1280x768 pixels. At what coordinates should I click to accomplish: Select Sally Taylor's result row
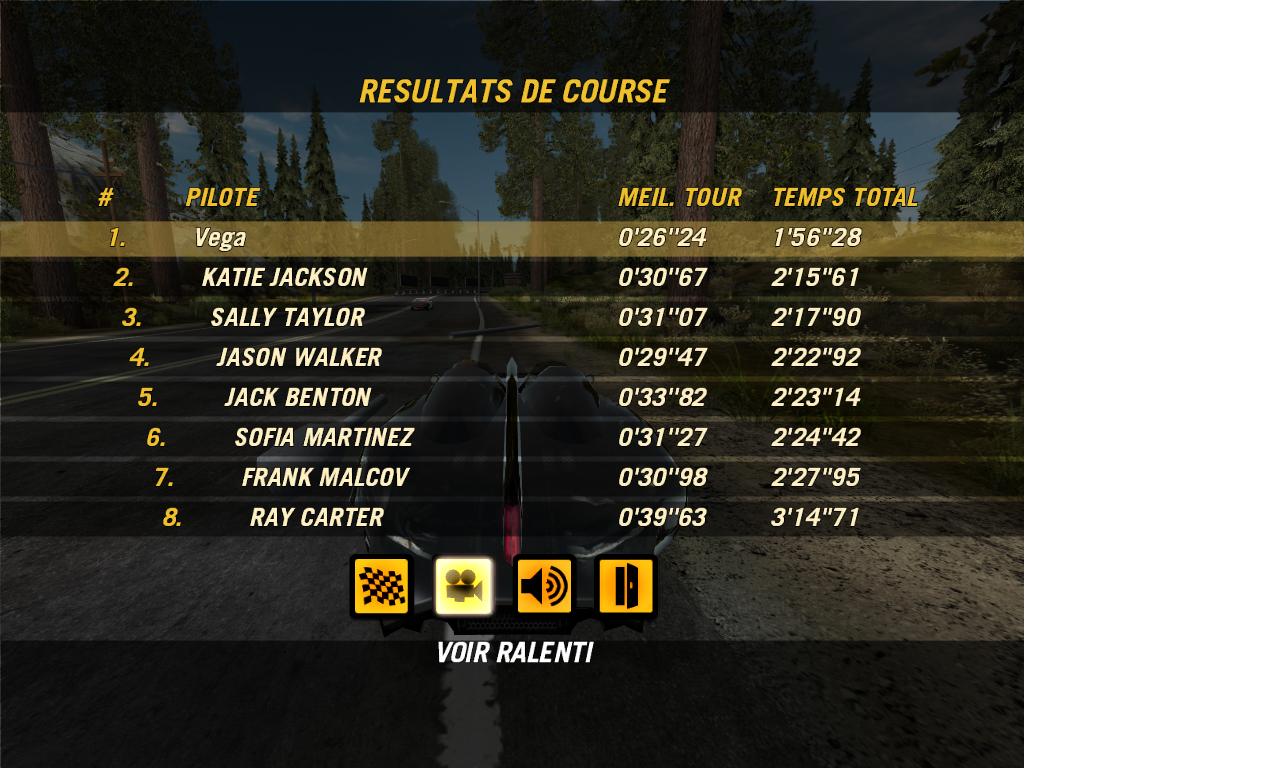click(x=511, y=318)
